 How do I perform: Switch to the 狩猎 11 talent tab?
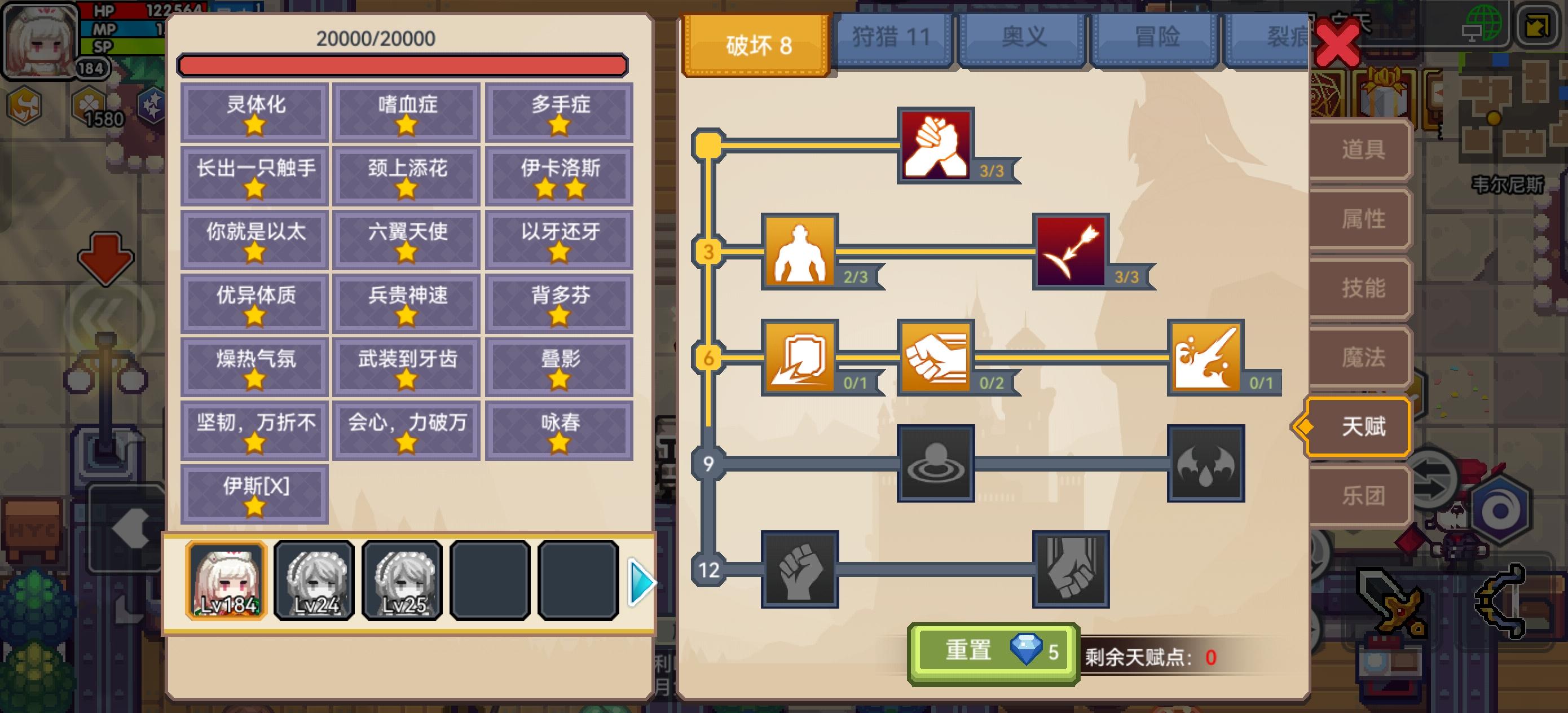[x=893, y=37]
